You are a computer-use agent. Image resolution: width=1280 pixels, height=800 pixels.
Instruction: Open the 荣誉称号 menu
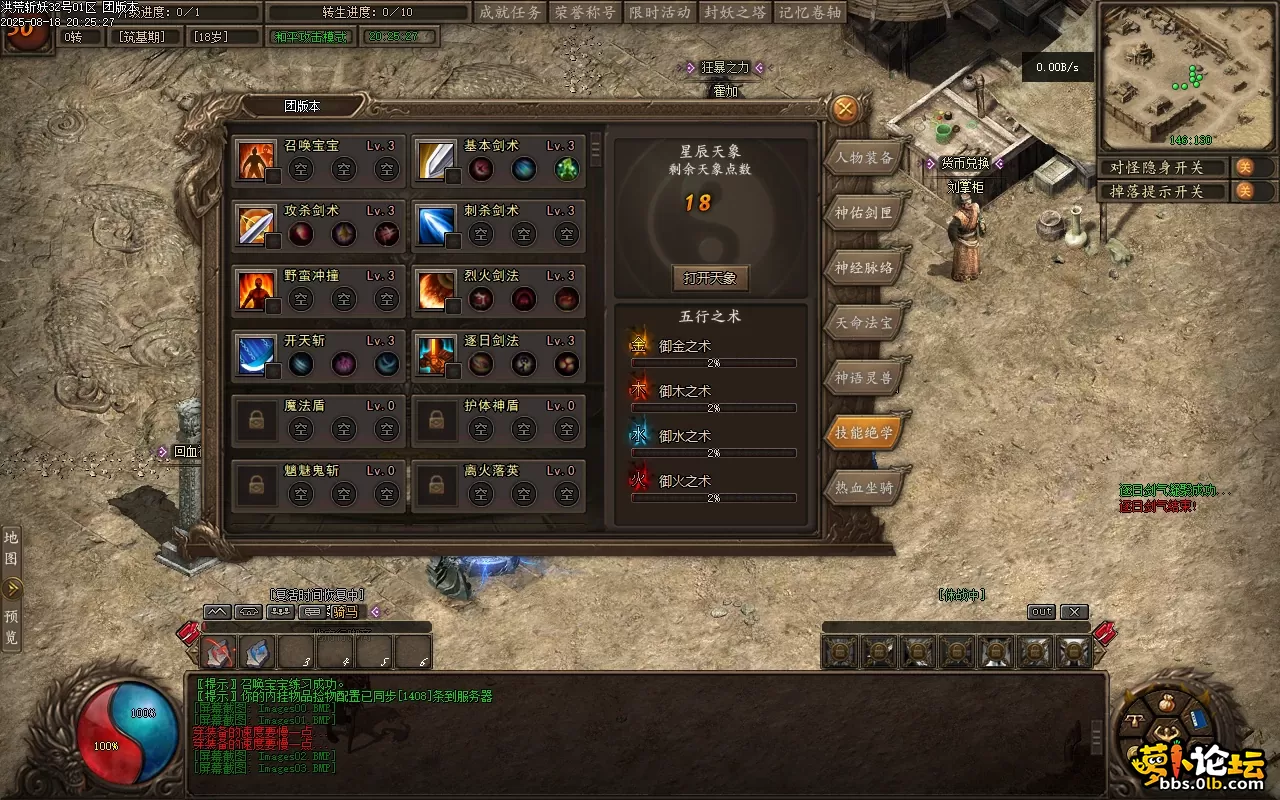pos(585,12)
